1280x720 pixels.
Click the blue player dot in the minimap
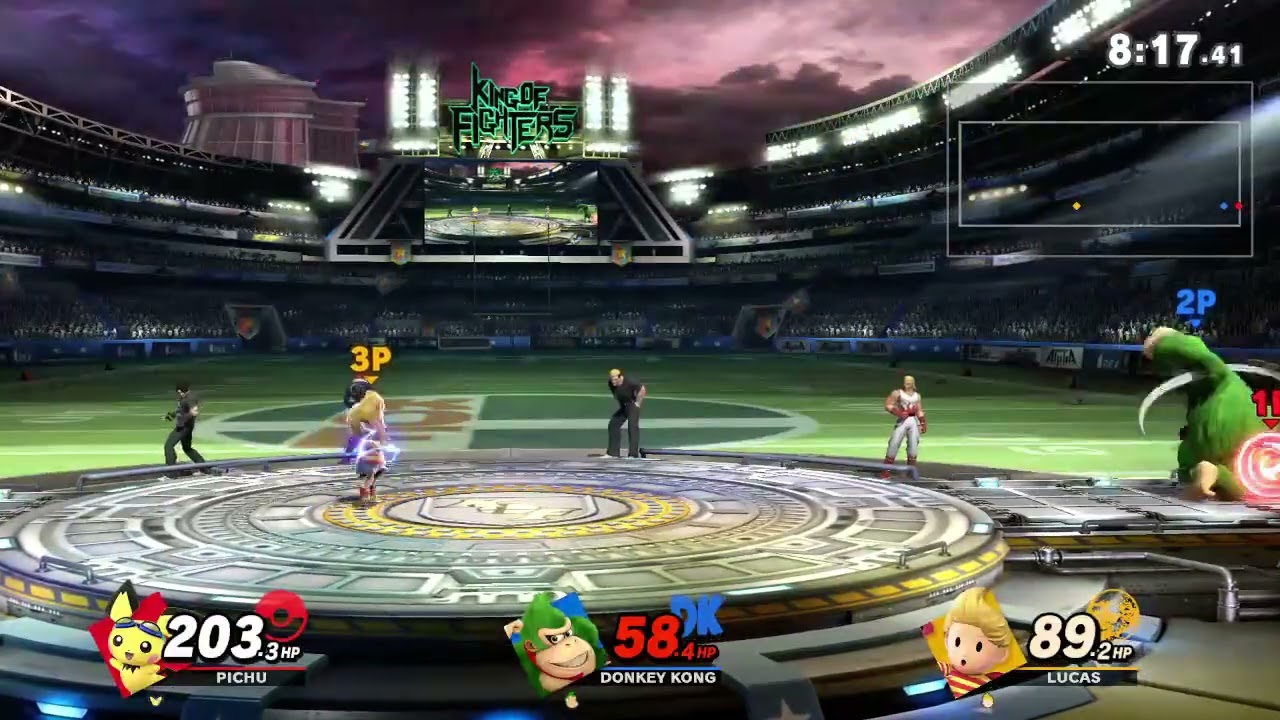(x=1225, y=206)
